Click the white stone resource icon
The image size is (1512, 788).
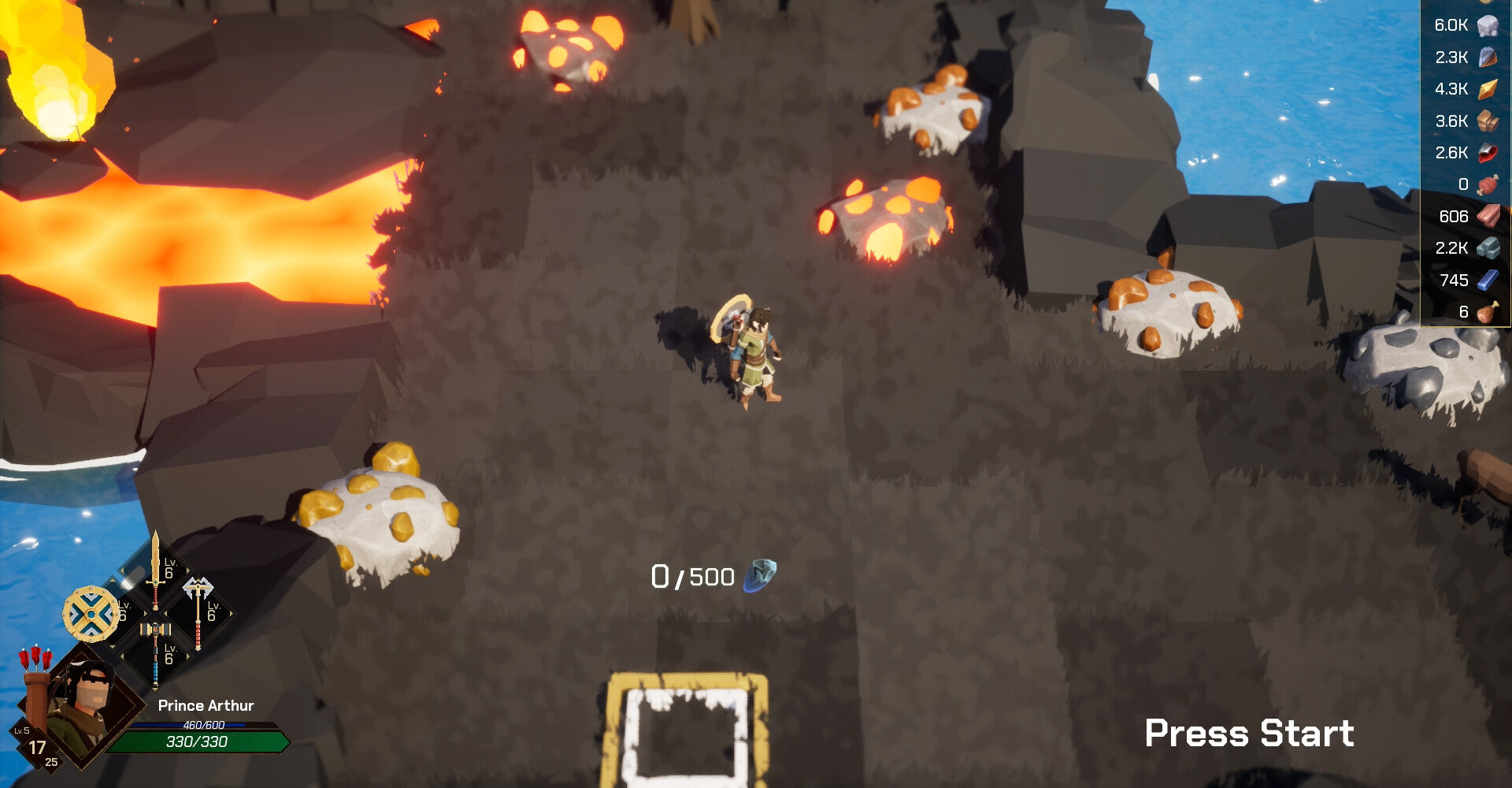pos(1487,26)
